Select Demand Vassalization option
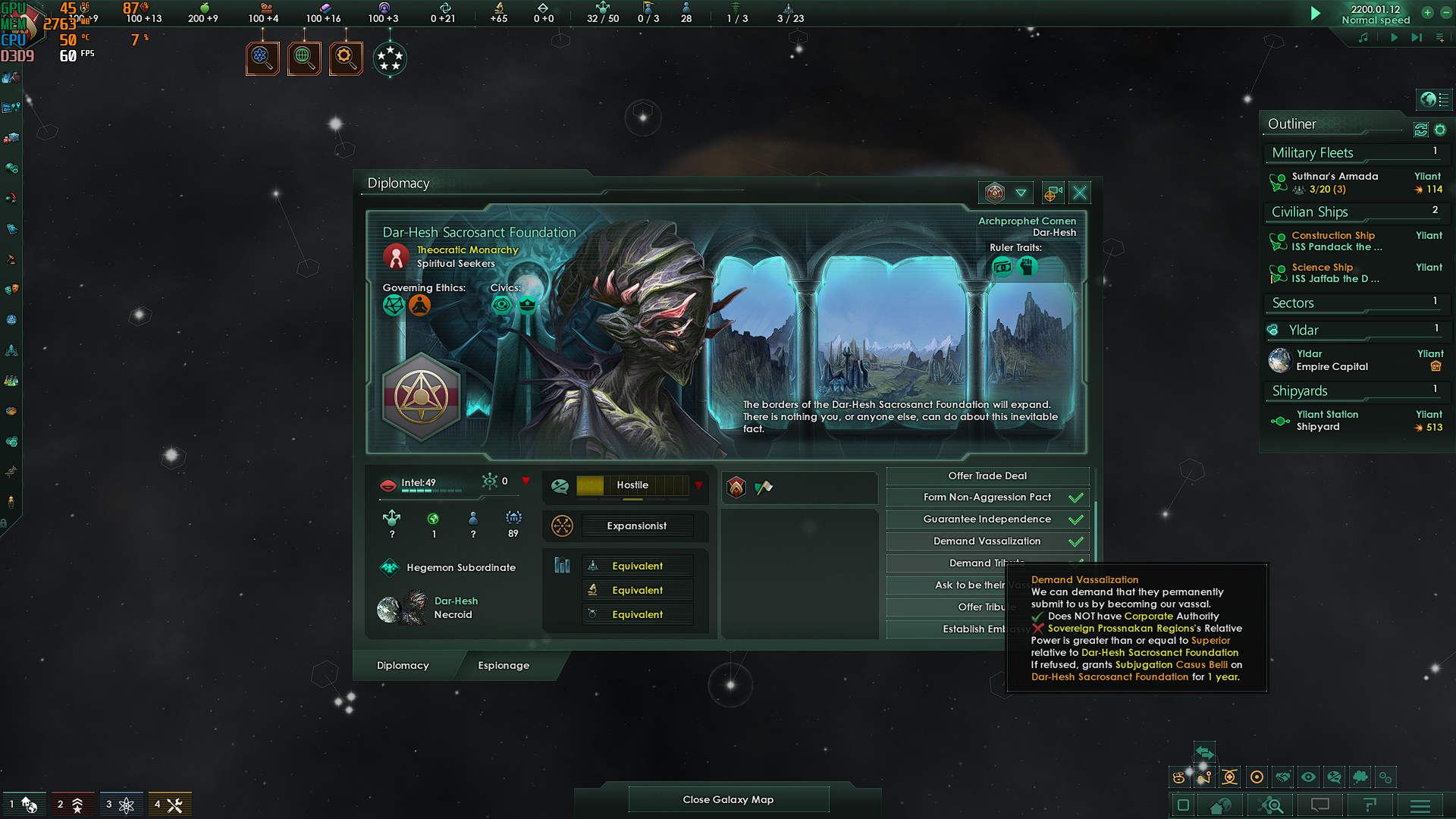 [987, 541]
